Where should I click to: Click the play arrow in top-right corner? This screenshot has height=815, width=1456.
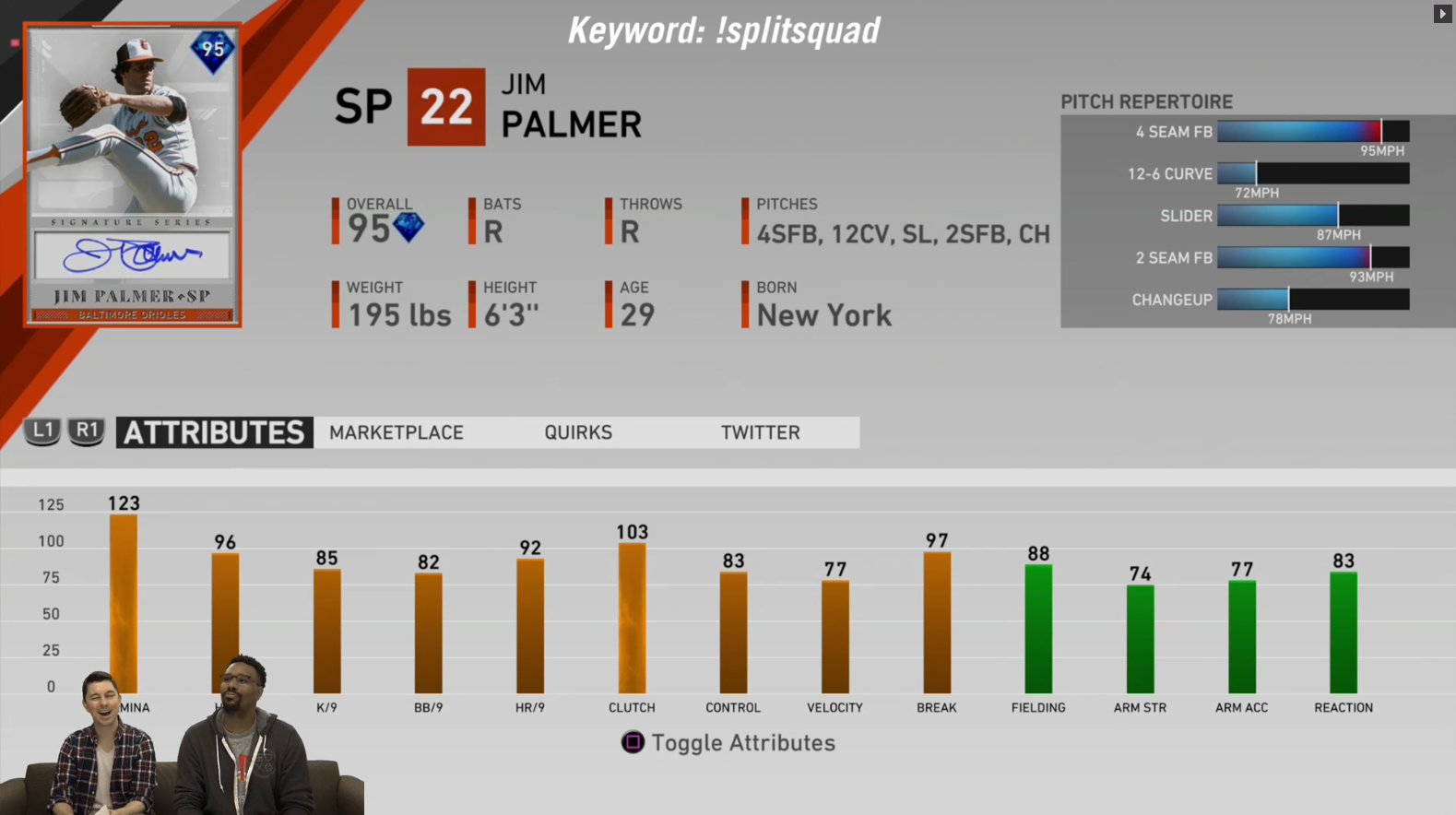(1442, 14)
